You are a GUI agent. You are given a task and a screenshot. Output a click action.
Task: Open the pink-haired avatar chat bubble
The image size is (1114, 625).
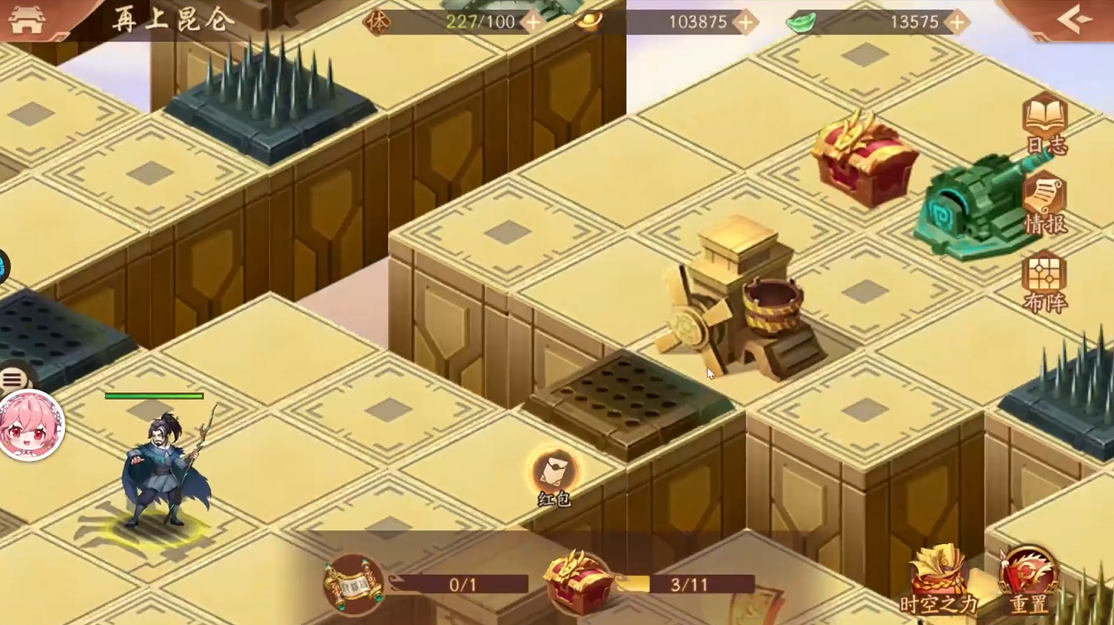(x=30, y=425)
